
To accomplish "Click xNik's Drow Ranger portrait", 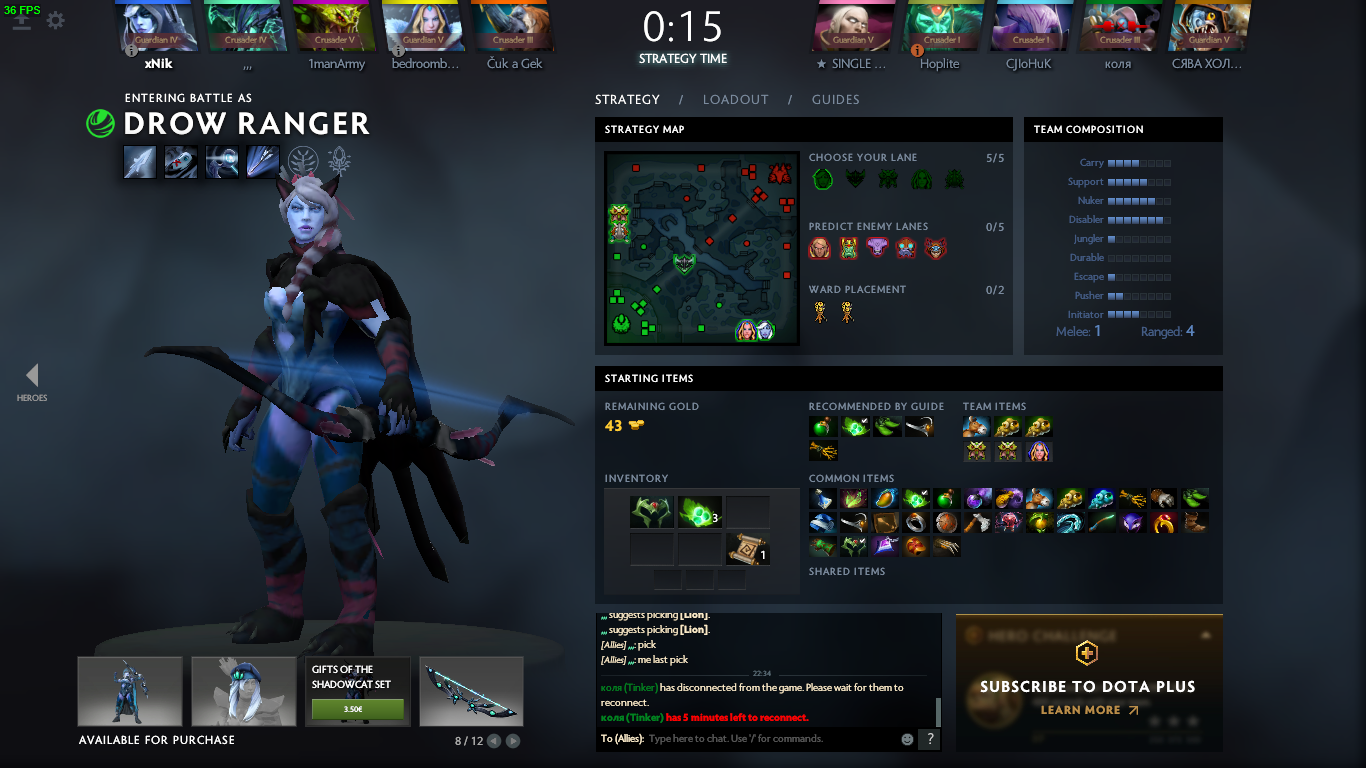I will (x=159, y=27).
